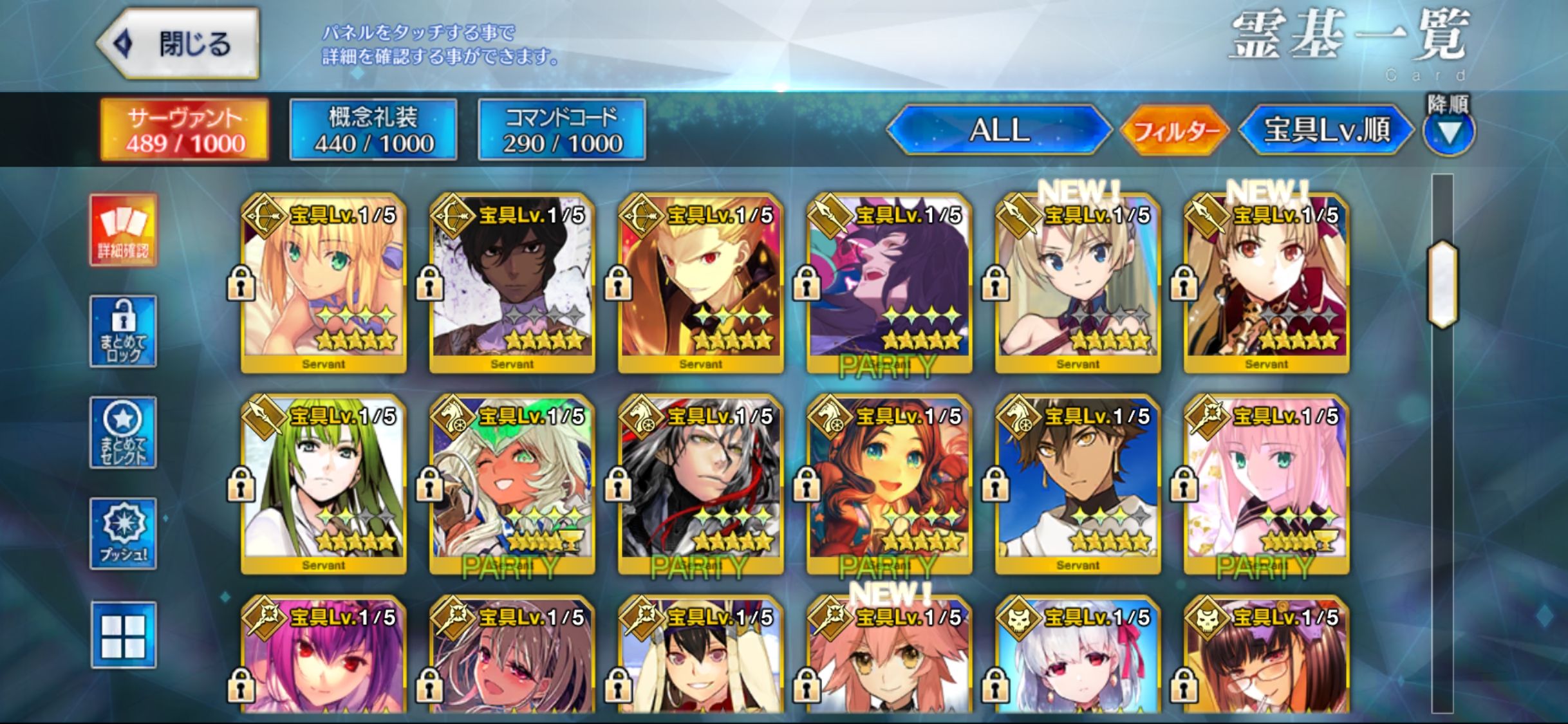Select the pink-haired Caster card marked PARTY

tap(1266, 484)
